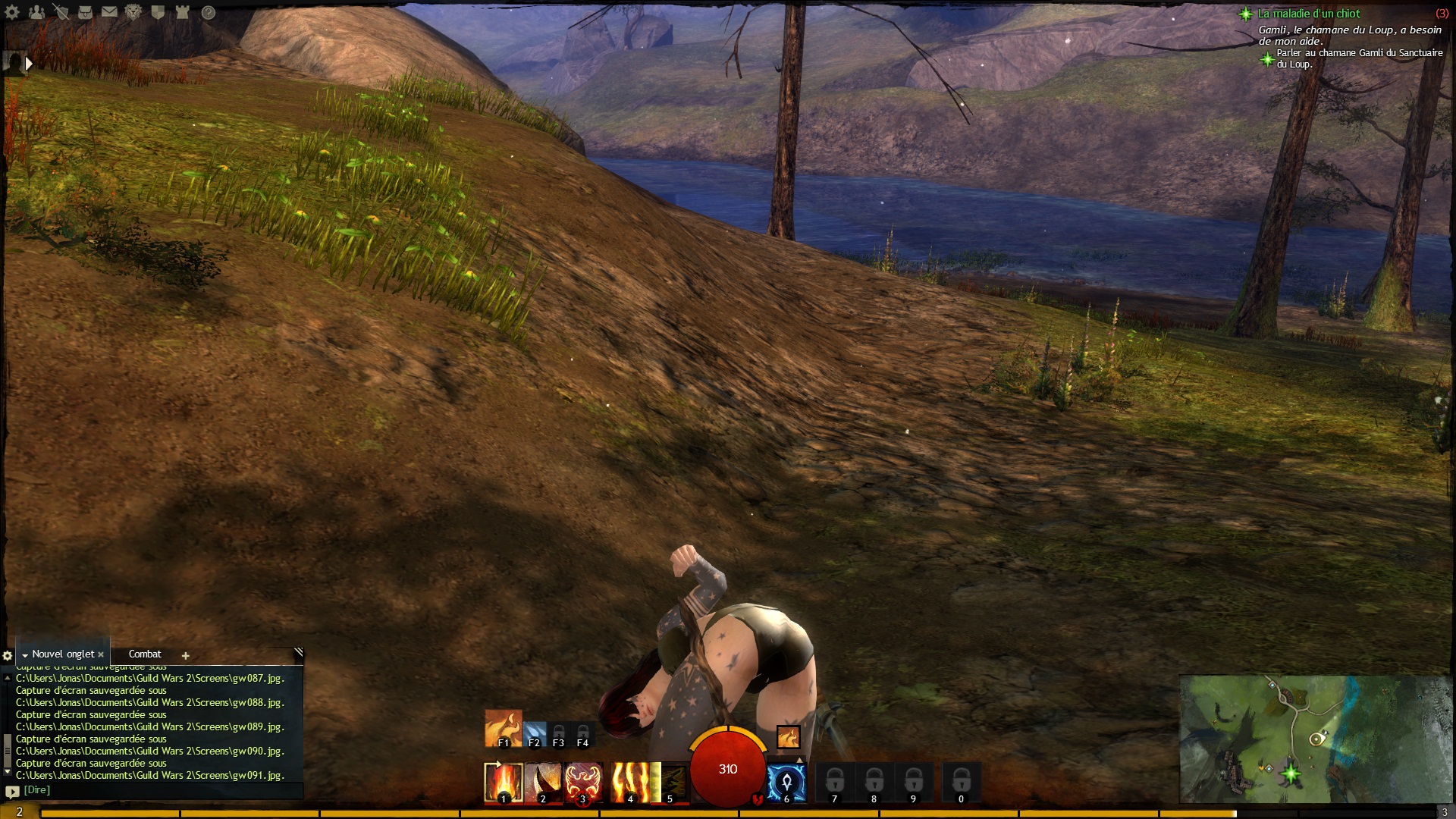
Task: Open the gear game menu icon
Action: (12, 12)
